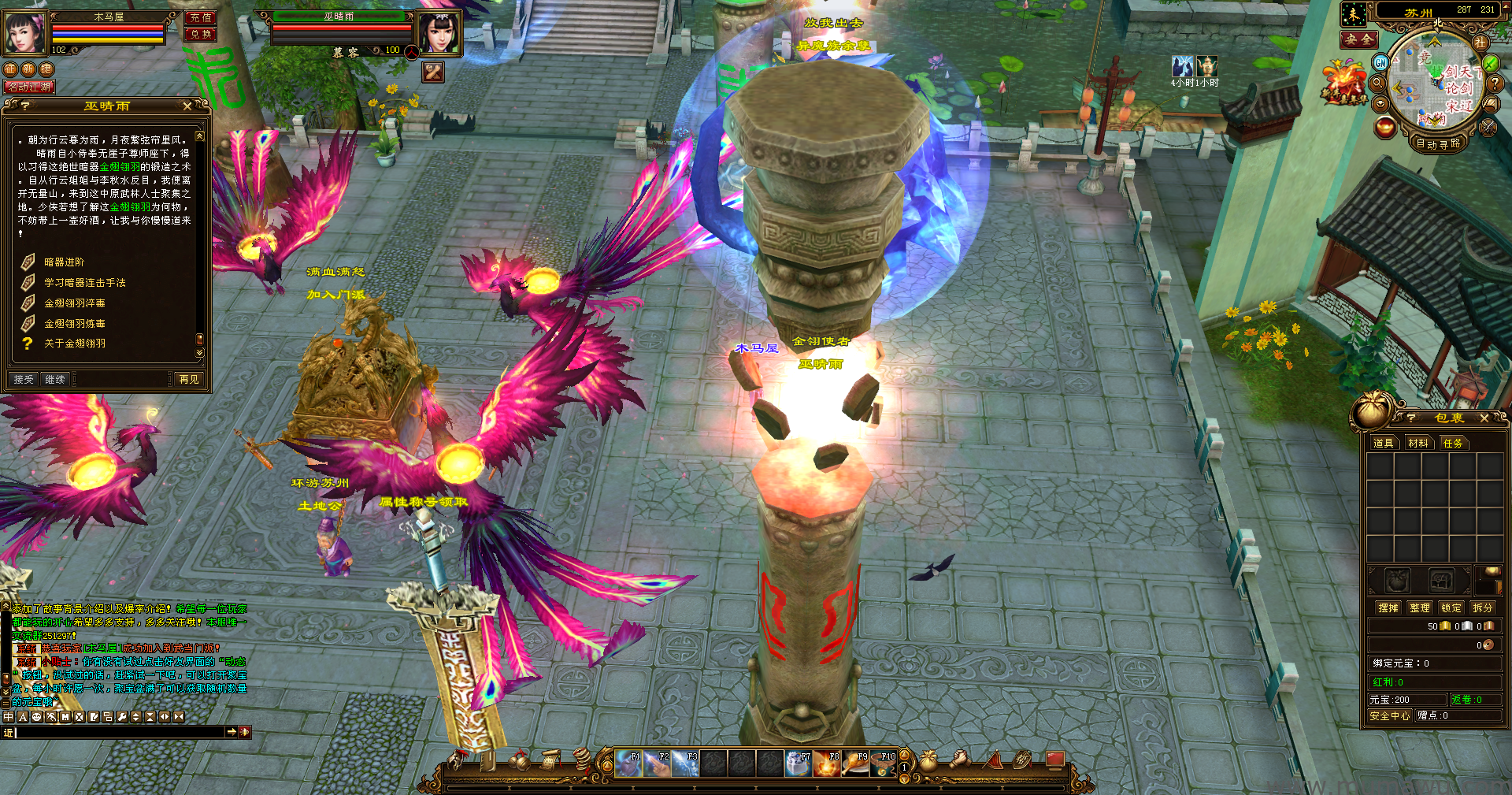Activate 自动寻路 auto-pathfinding
Screen dimensions: 1512x795
coord(1438,144)
